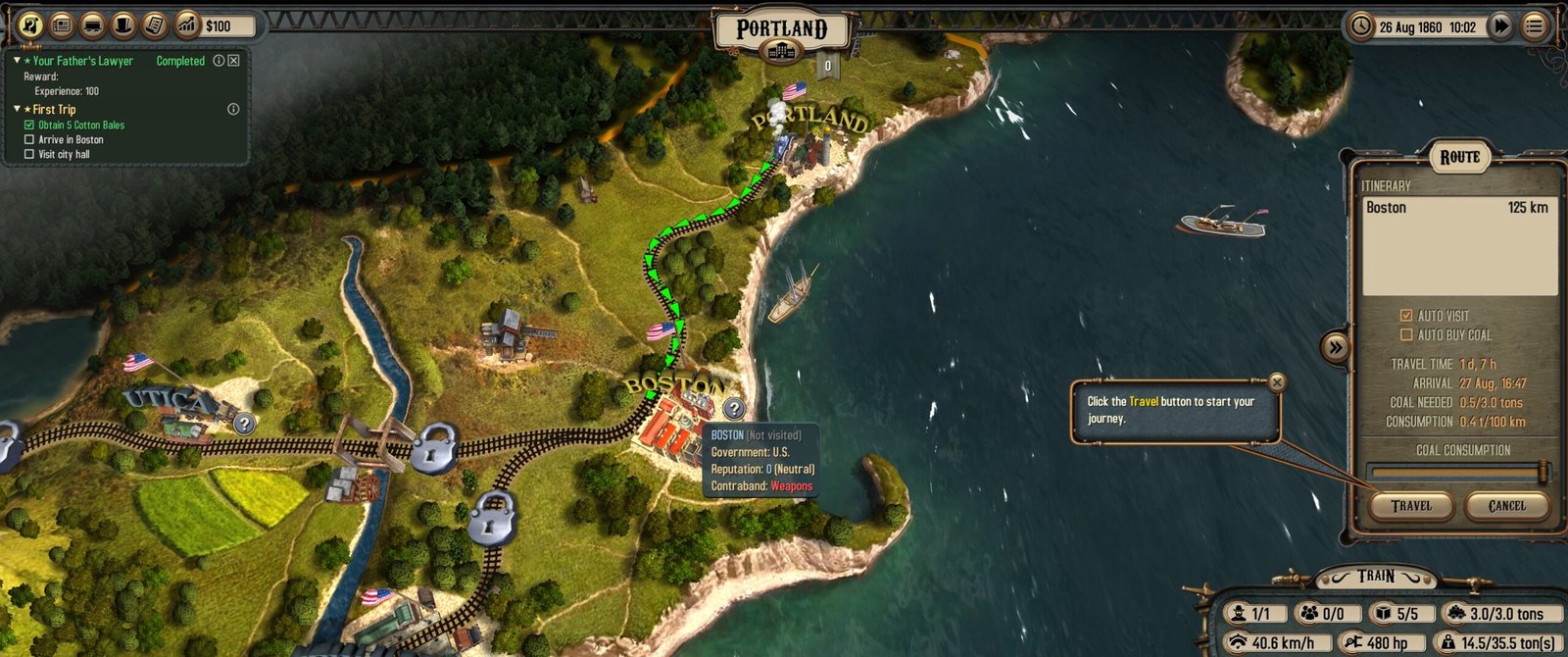Open the train wagon management icon
The height and width of the screenshot is (657, 1568).
tap(92, 25)
